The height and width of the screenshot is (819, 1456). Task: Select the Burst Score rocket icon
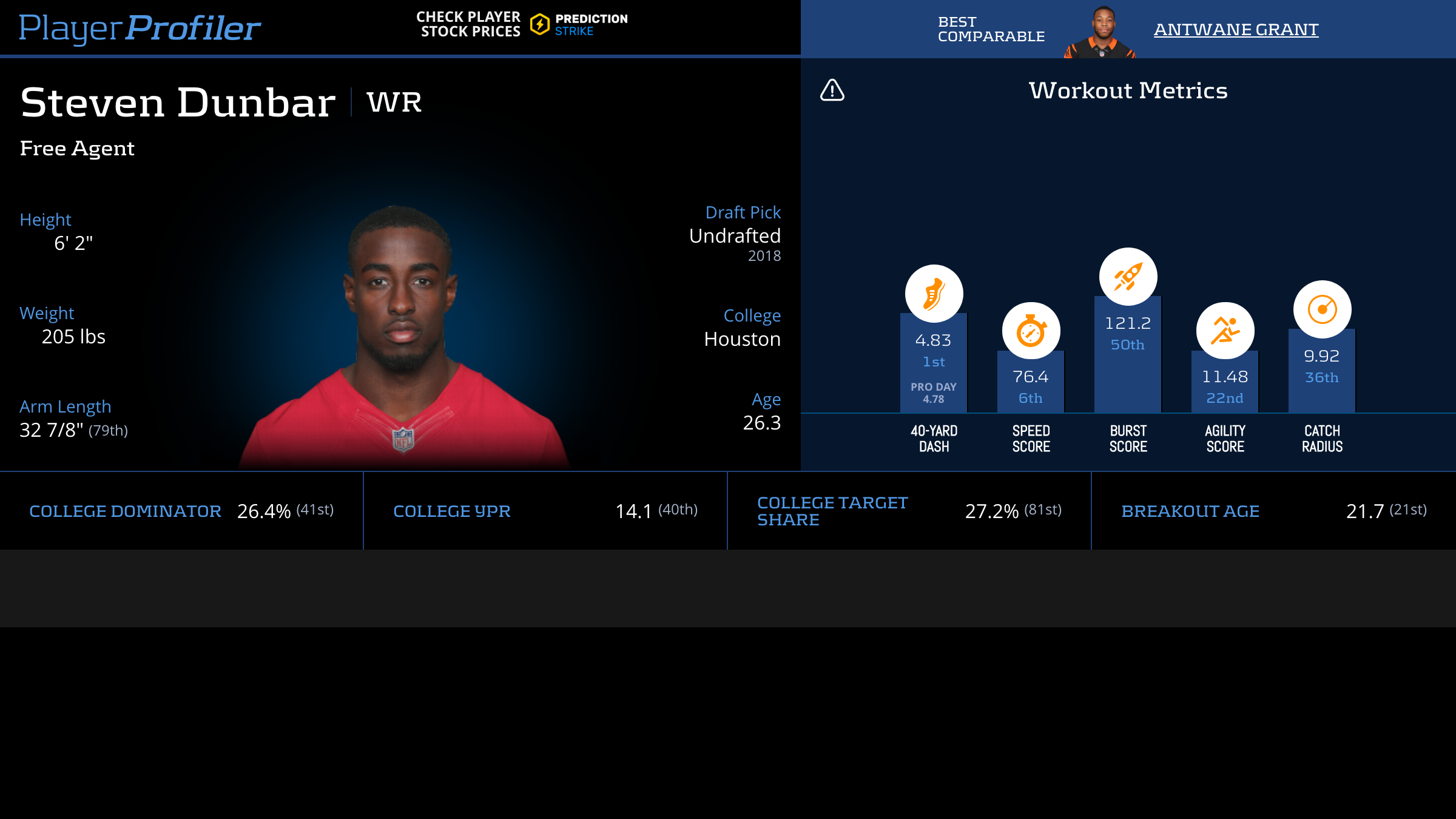pyautogui.click(x=1128, y=277)
